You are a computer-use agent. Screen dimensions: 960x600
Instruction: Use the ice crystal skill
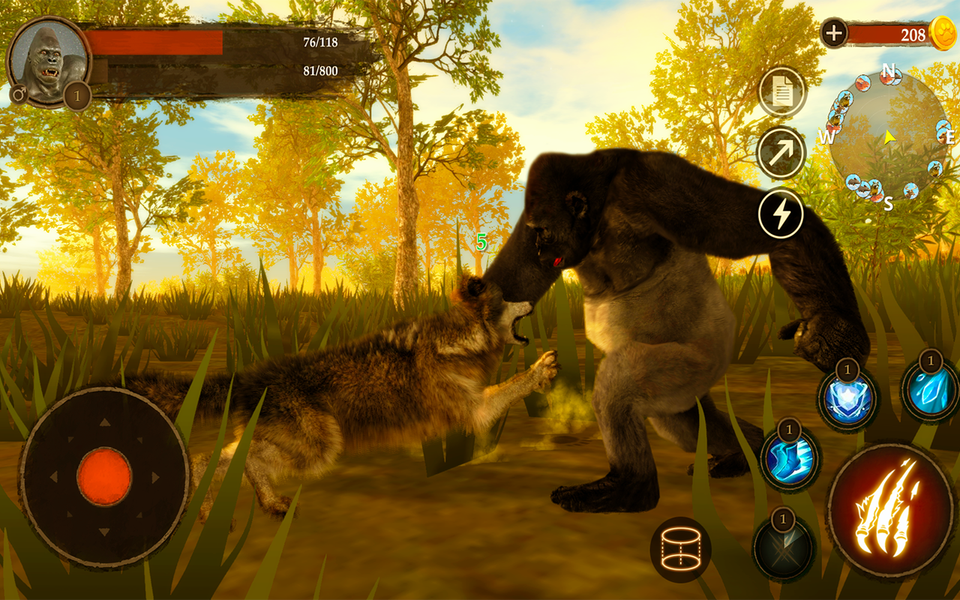(929, 391)
